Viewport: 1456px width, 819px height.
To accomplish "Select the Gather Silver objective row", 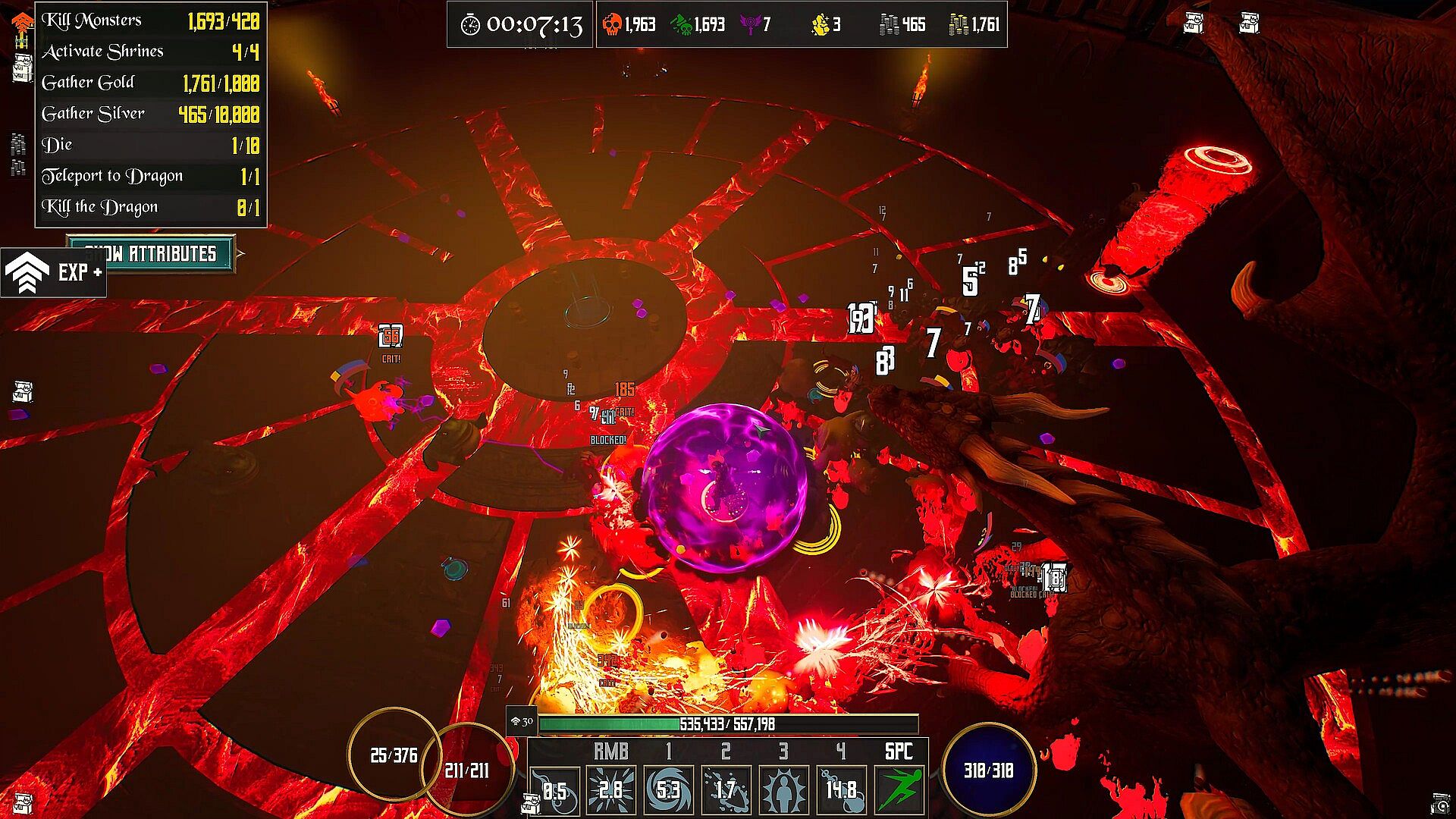I will [150, 114].
